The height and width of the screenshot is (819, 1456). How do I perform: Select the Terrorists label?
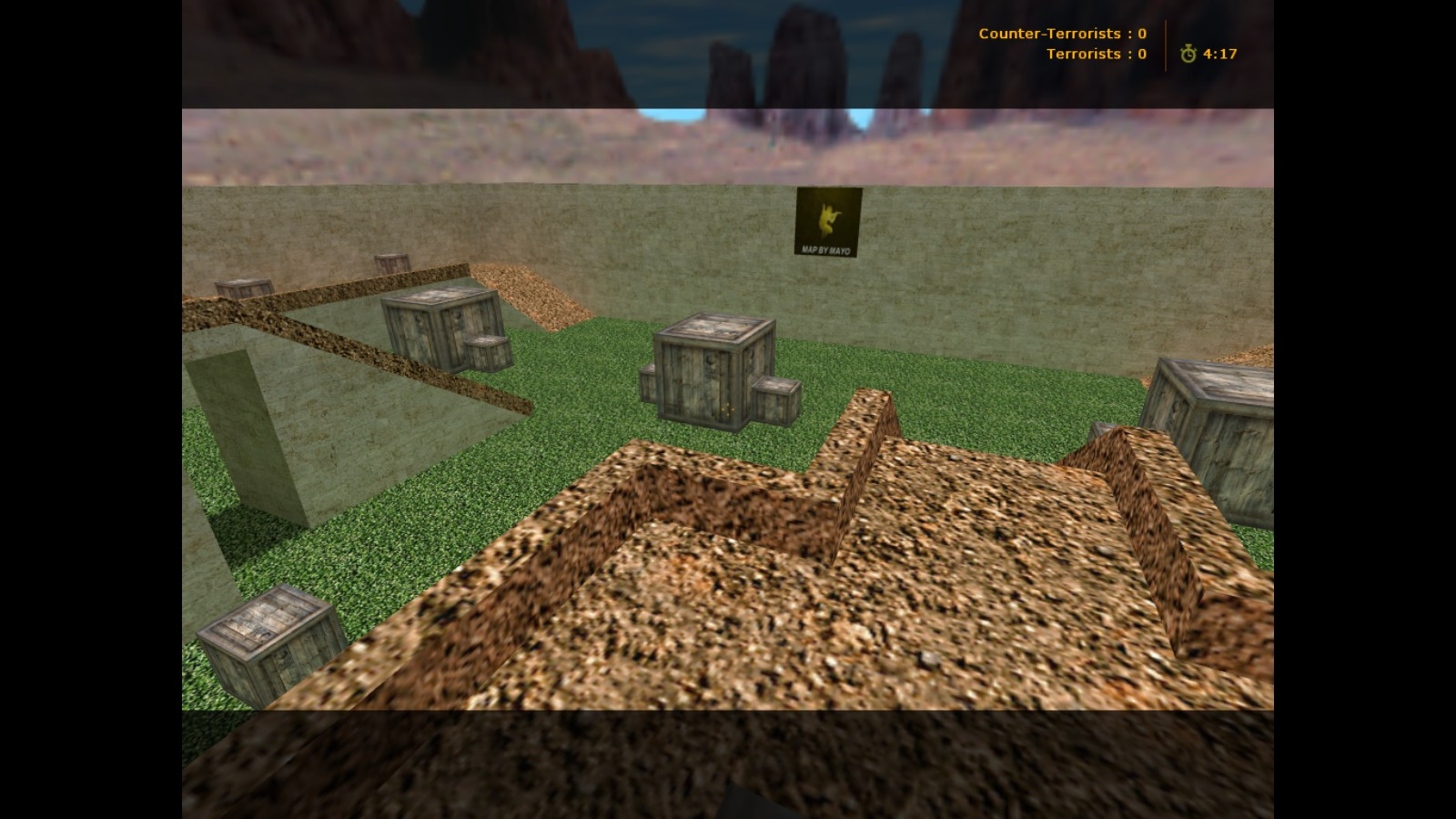[1087, 55]
